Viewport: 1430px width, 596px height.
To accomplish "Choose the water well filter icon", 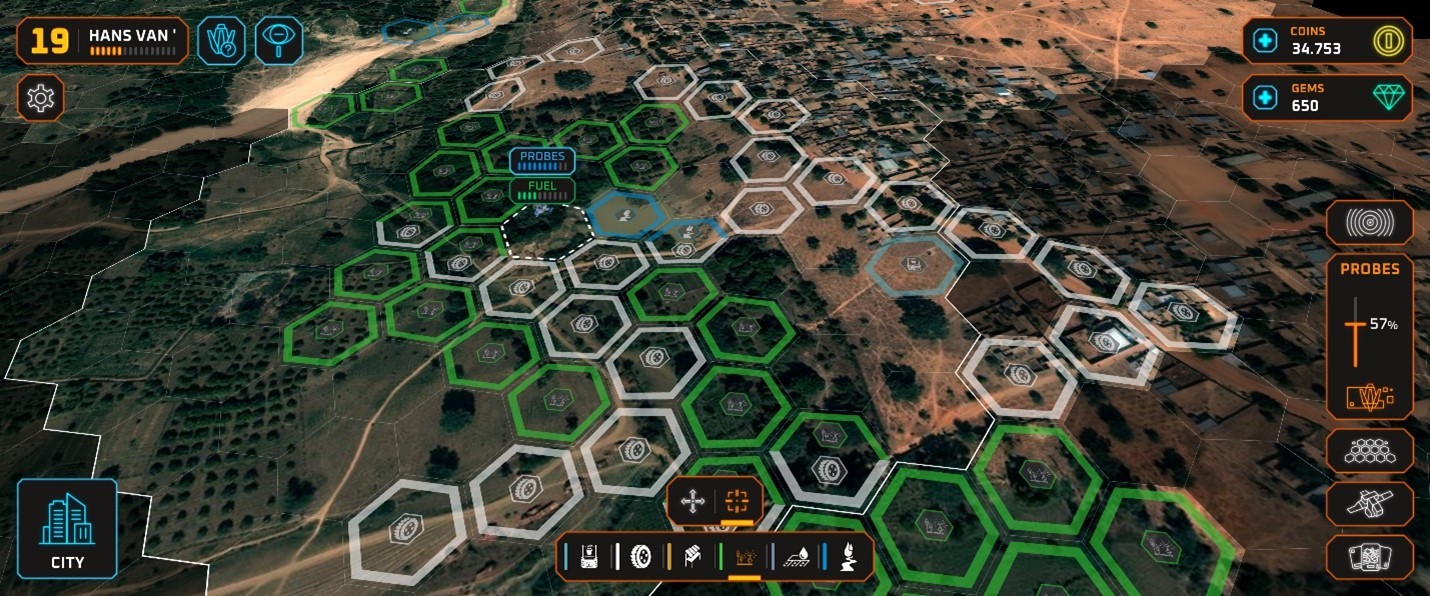I will (590, 557).
